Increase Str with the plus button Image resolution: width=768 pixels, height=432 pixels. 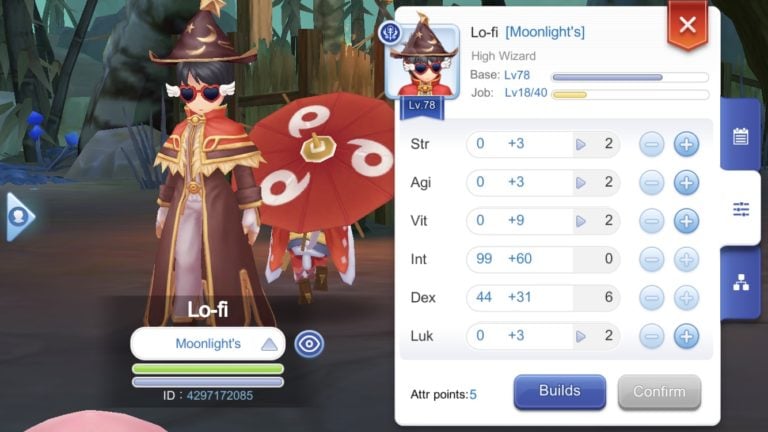[x=686, y=144]
